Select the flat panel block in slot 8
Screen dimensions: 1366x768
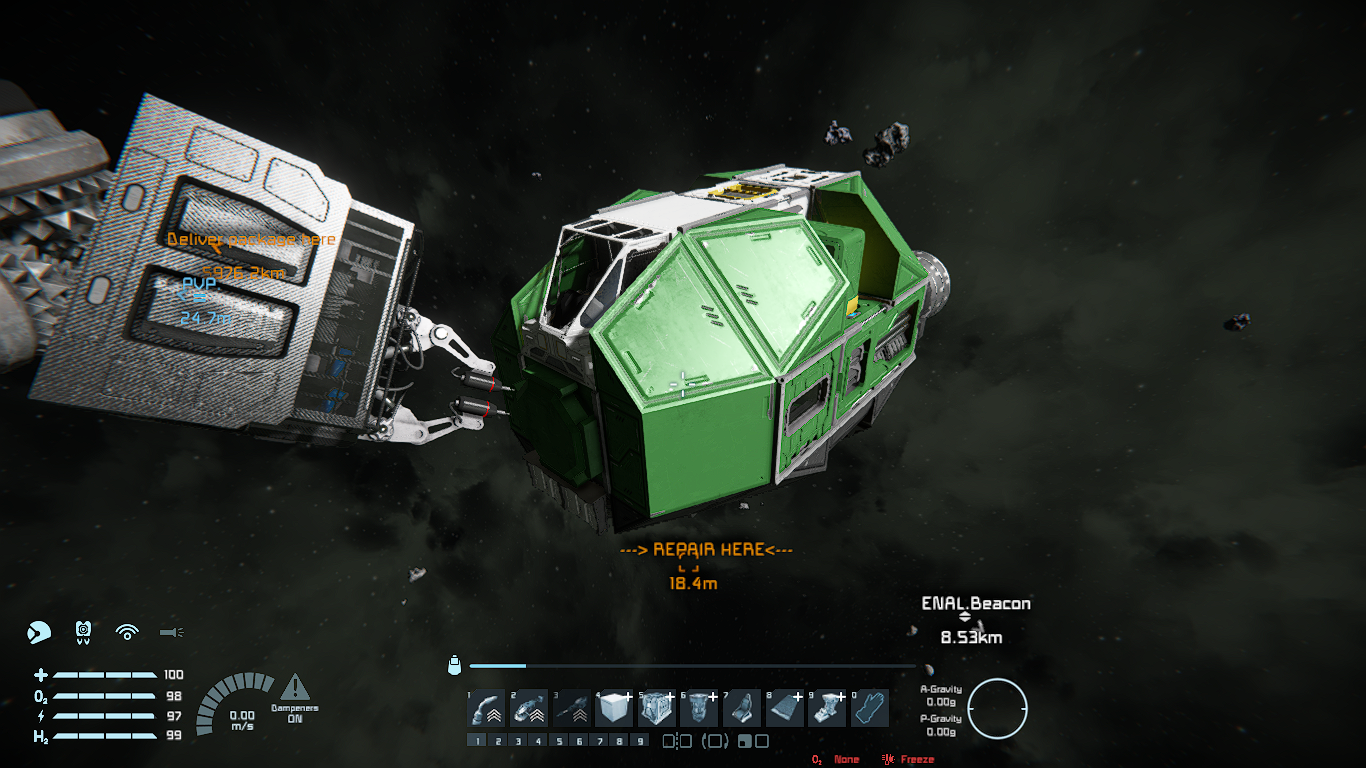784,709
